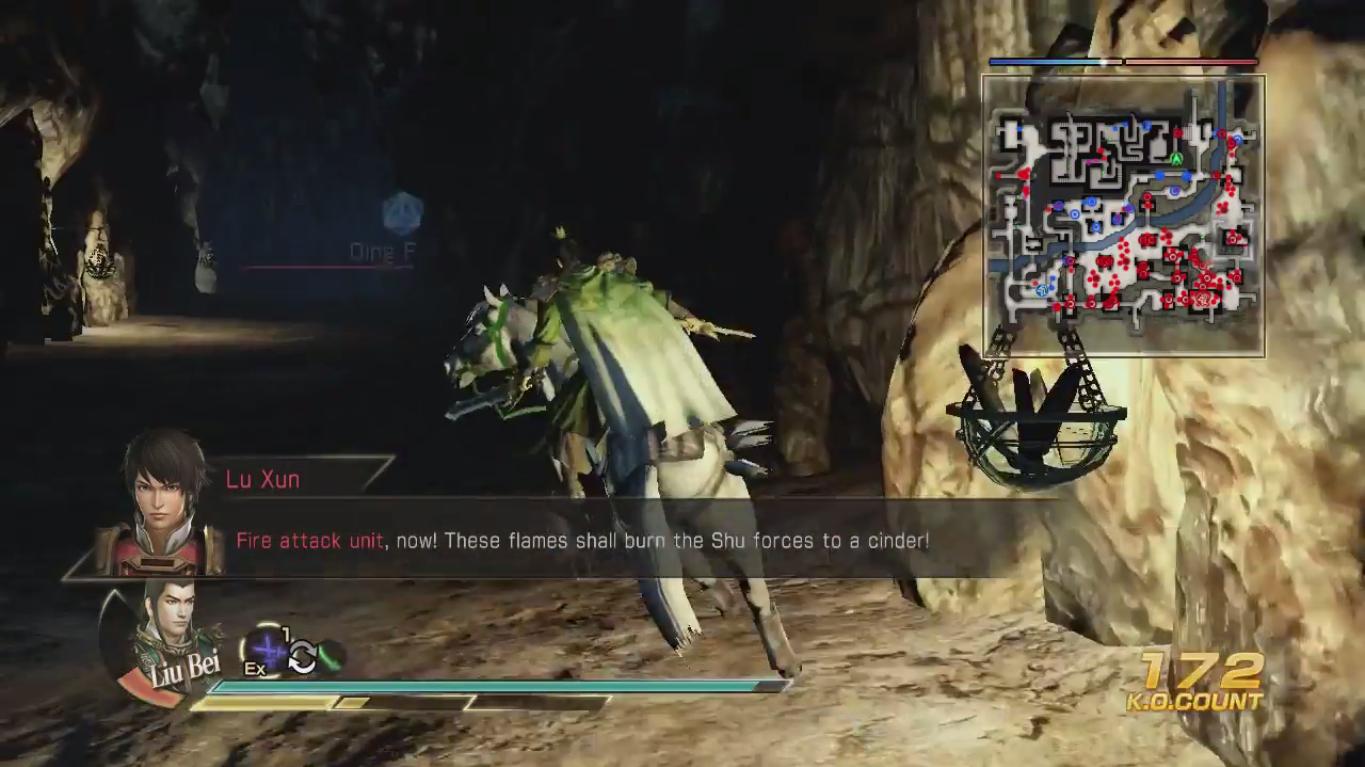Click the Ding F officer marker icon
Image resolution: width=1365 pixels, height=767 pixels.
[x=402, y=213]
